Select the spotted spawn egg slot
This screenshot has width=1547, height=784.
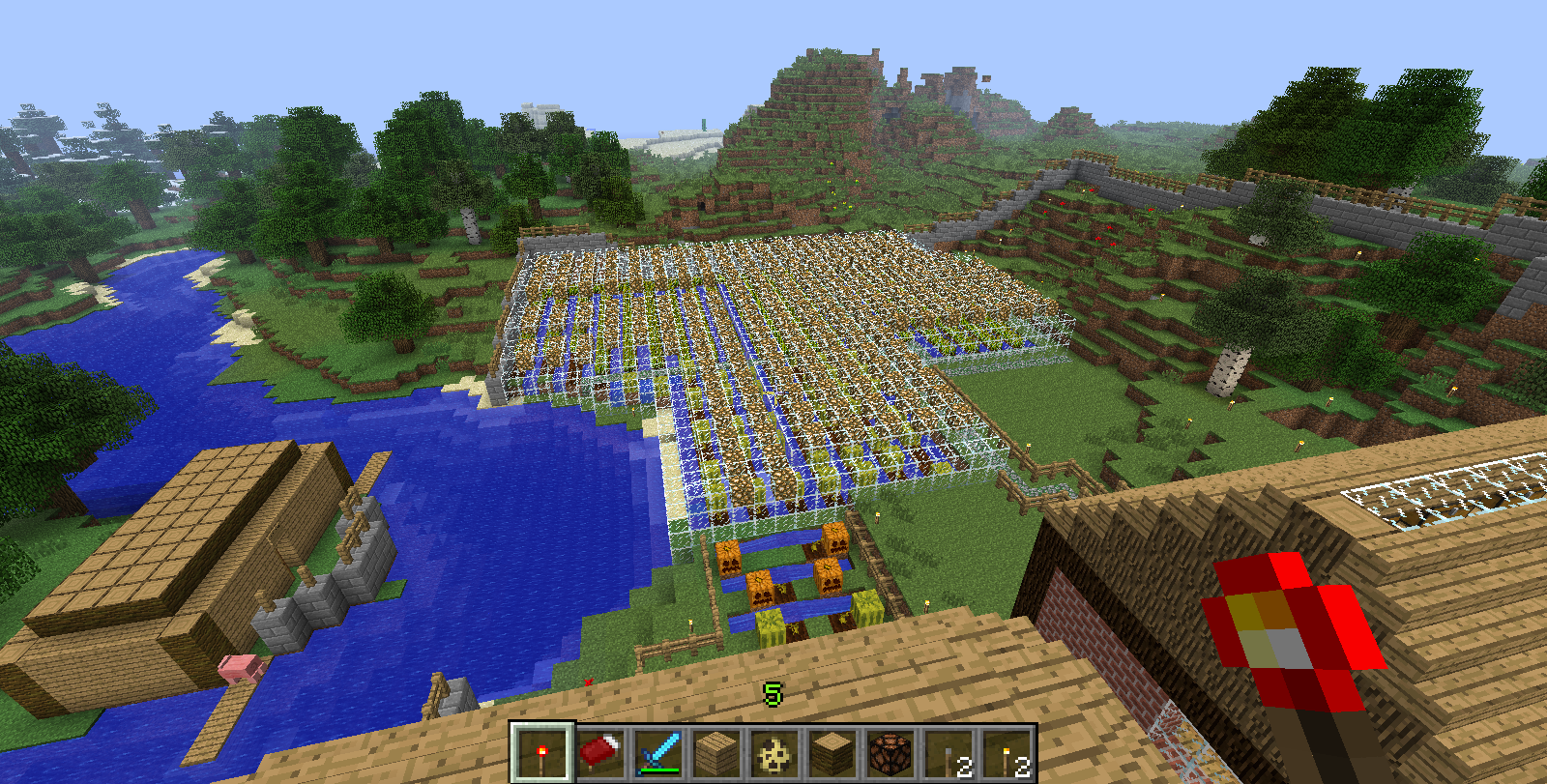[x=773, y=753]
